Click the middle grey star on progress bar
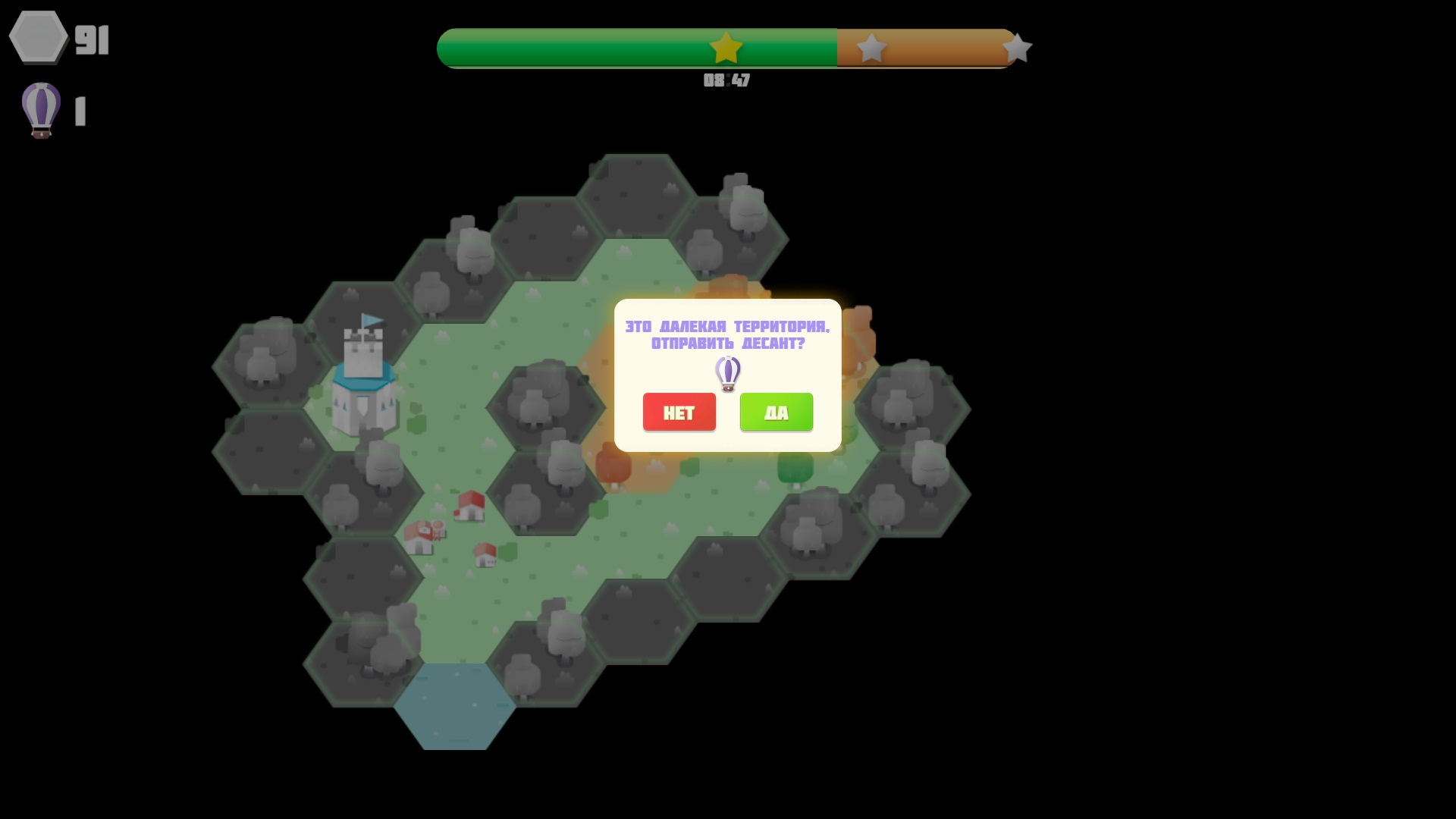Image resolution: width=1456 pixels, height=819 pixels. tap(871, 47)
